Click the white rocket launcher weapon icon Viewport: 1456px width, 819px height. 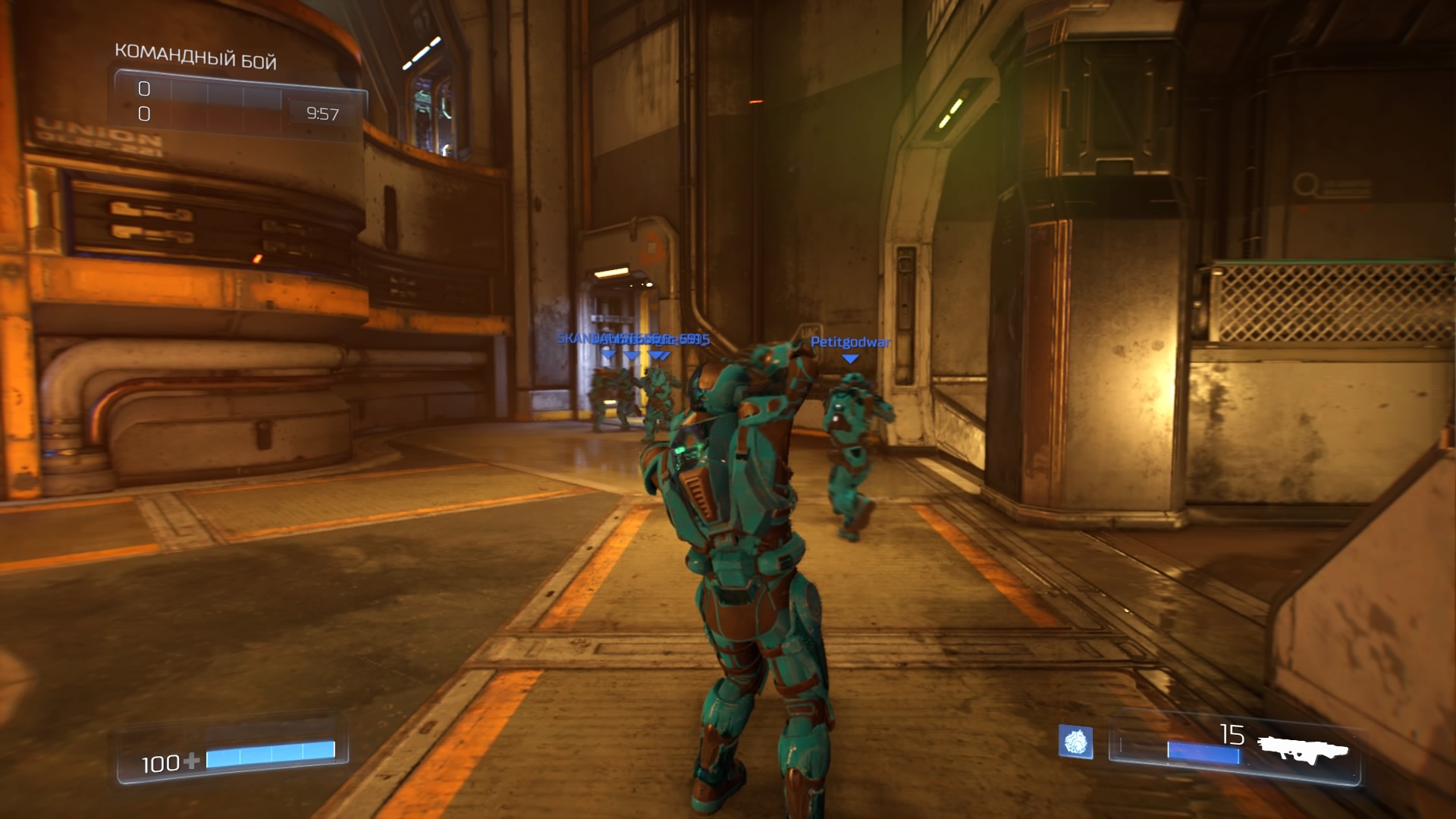click(x=1302, y=749)
